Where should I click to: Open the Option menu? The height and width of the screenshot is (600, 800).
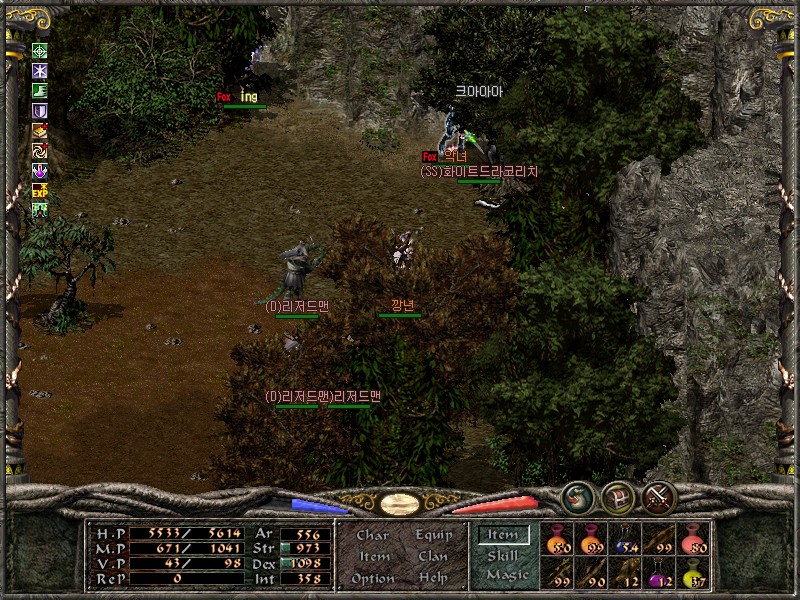371,578
